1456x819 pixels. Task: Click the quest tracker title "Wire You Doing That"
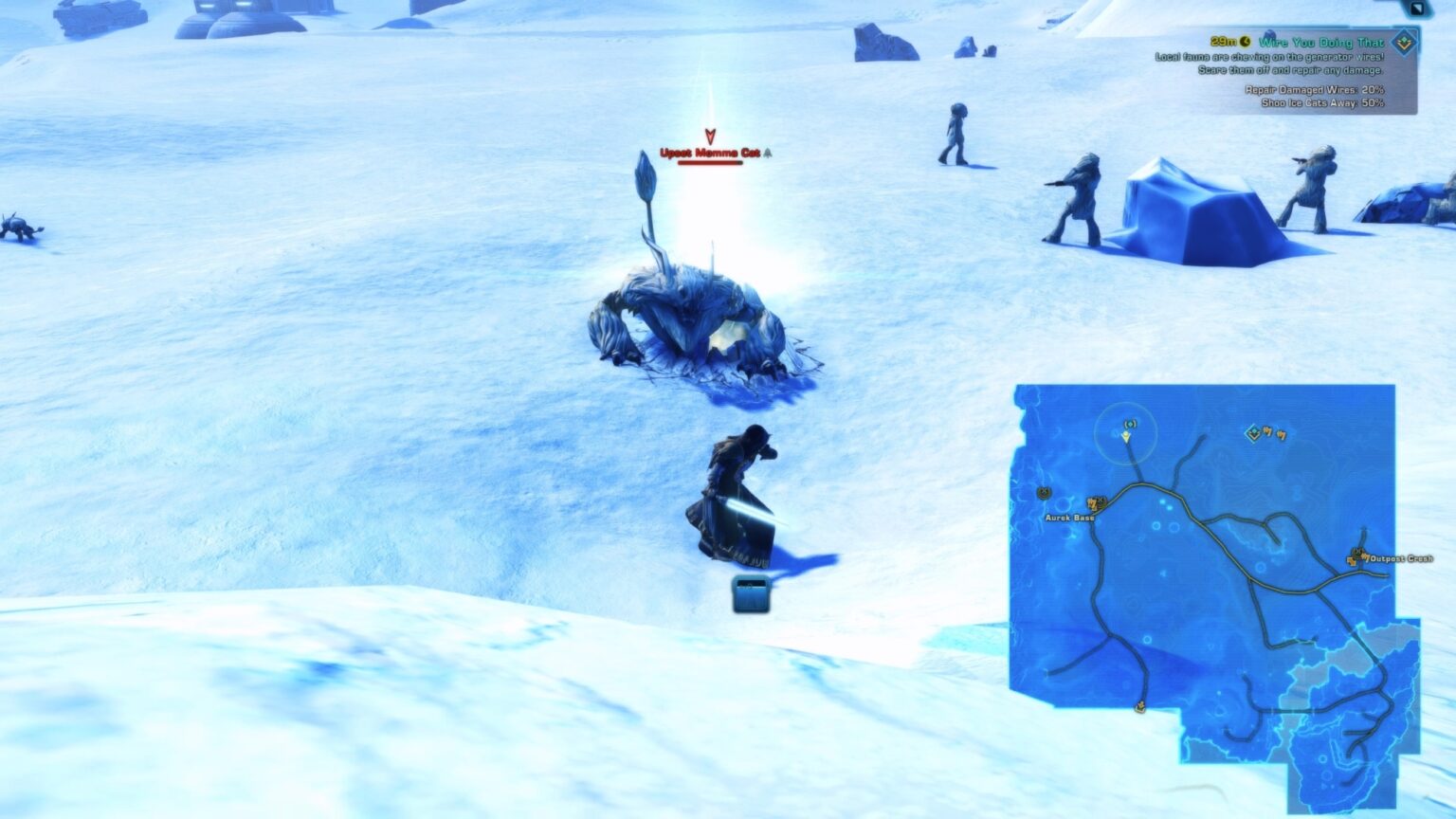(1320, 42)
